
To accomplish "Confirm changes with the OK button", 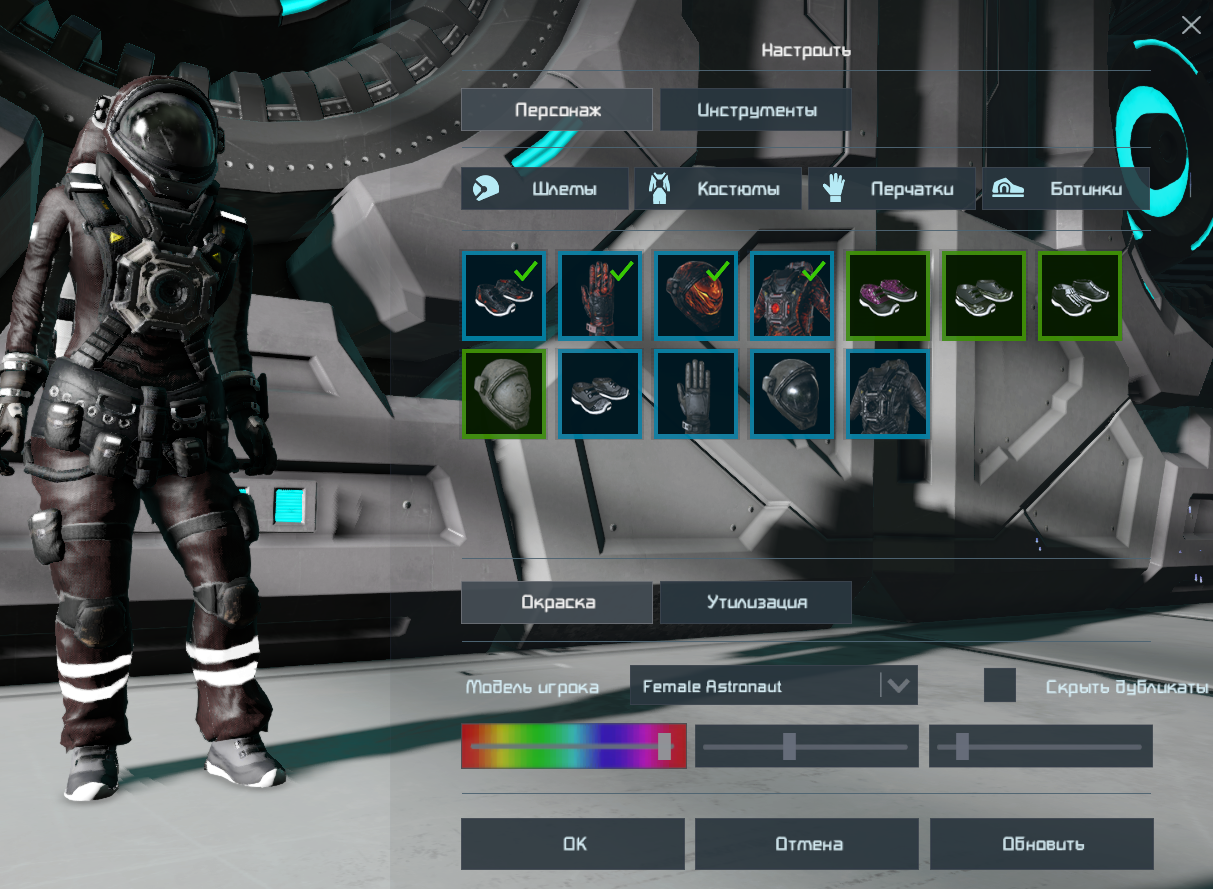I will tap(573, 844).
